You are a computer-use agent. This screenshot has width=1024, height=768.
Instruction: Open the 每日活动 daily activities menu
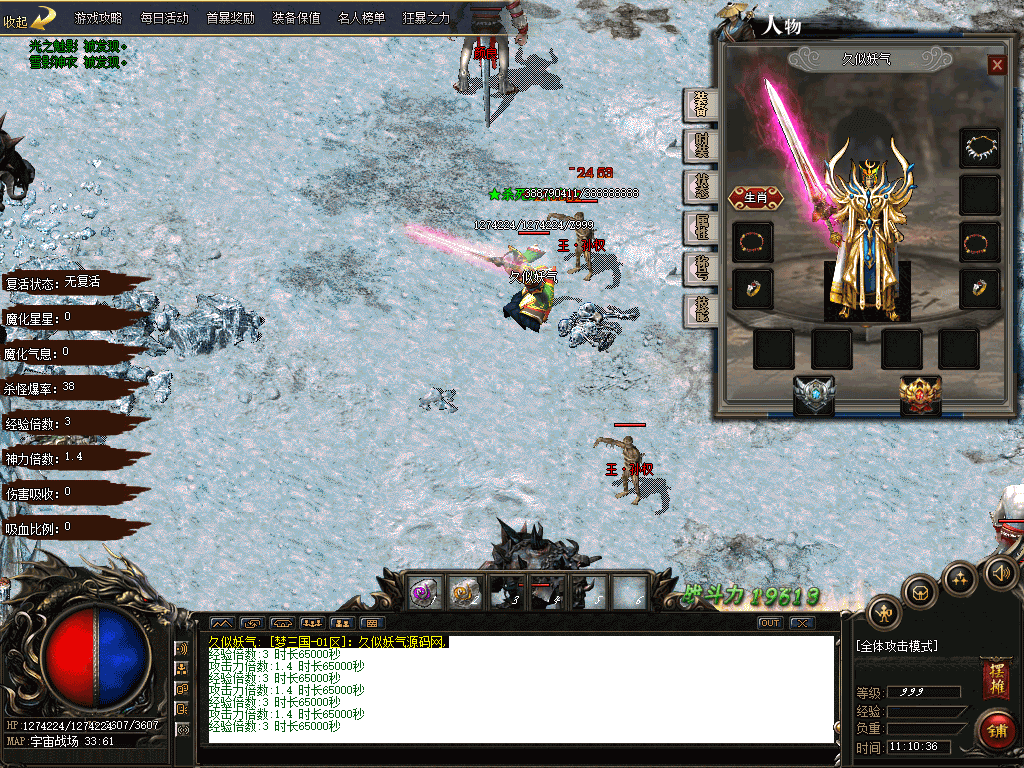[x=164, y=18]
